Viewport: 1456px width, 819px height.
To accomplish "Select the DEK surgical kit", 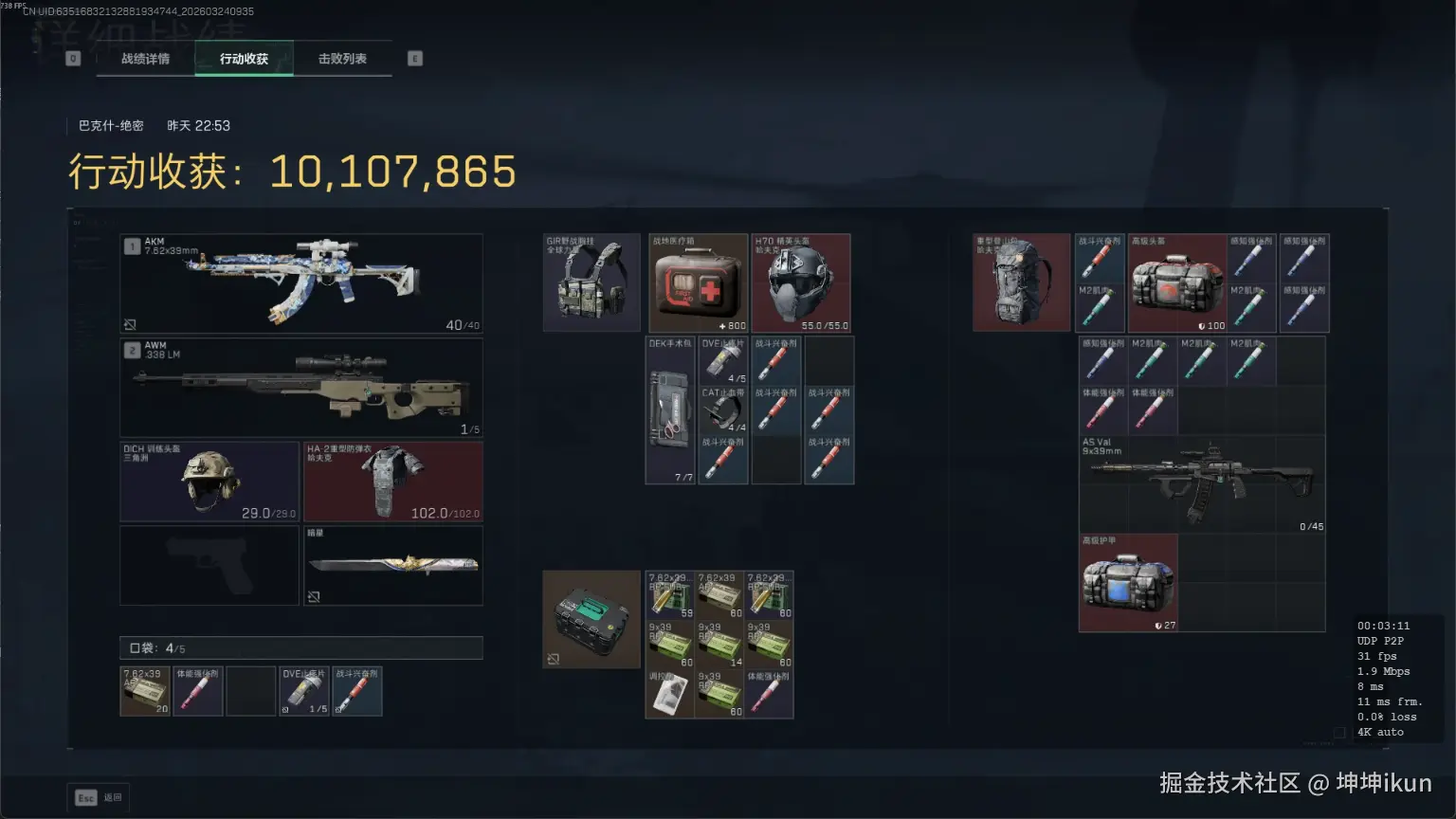I will [x=670, y=409].
